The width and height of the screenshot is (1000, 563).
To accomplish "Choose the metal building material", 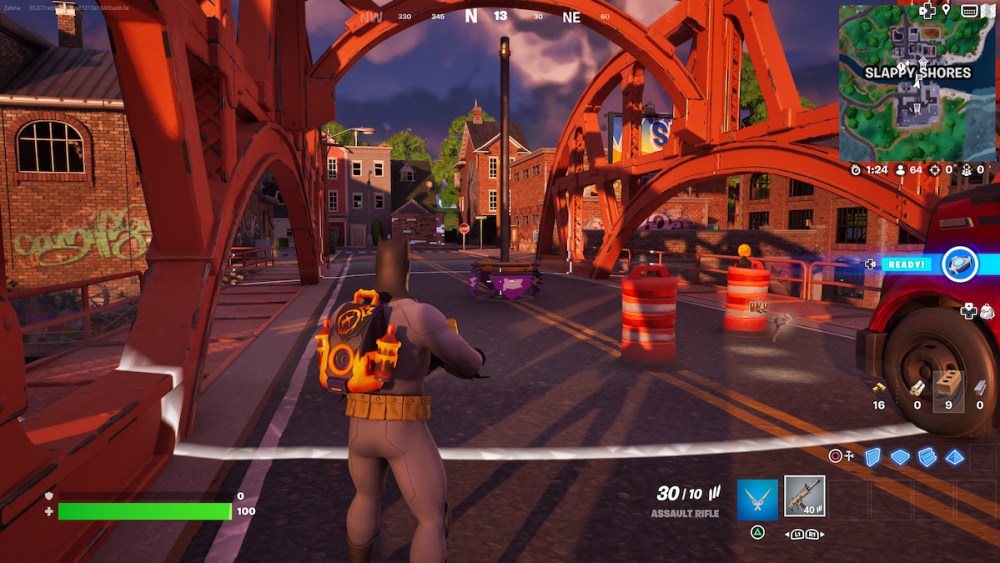I will point(980,388).
